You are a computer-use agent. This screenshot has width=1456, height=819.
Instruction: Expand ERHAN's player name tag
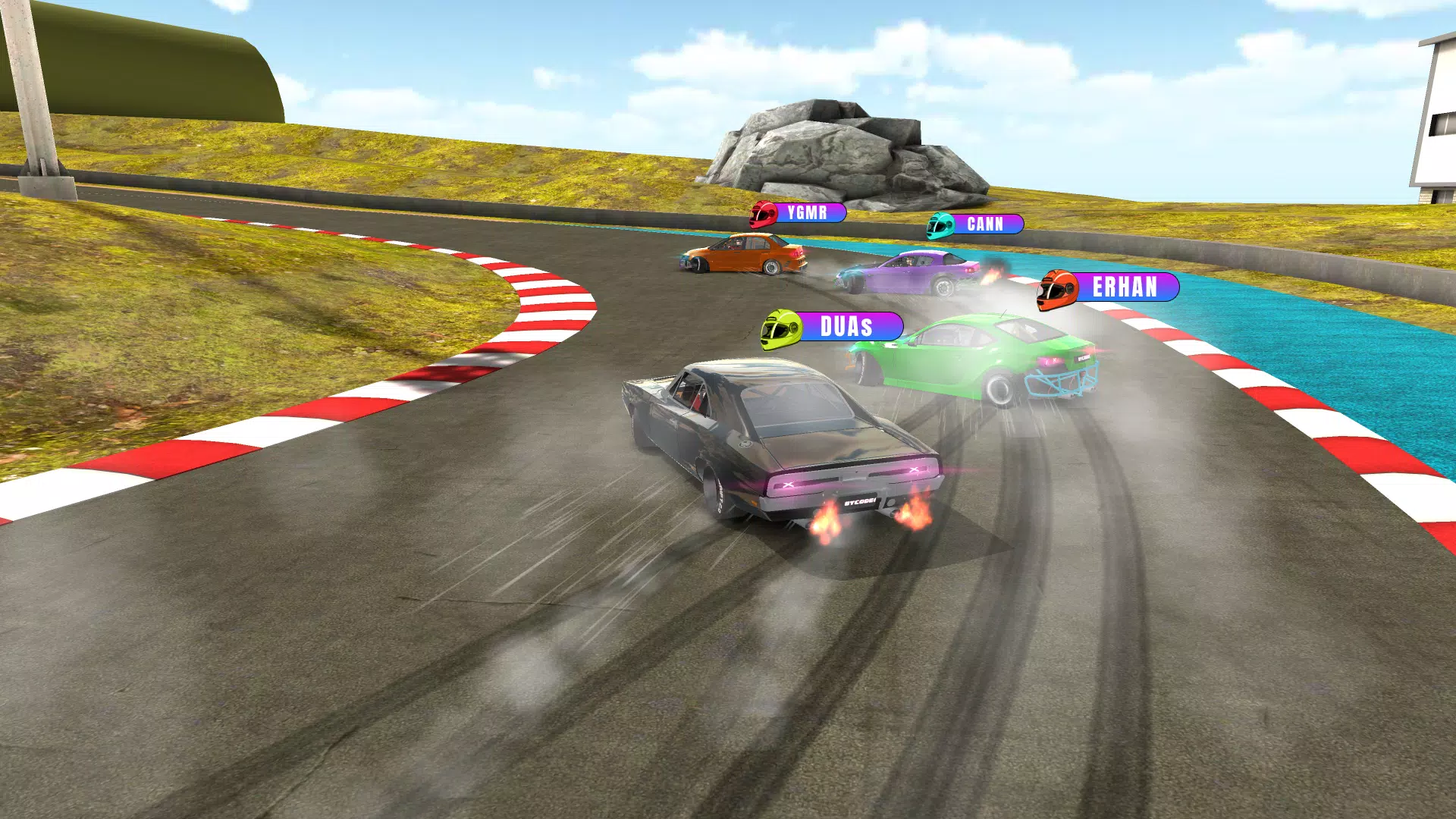point(1125,288)
